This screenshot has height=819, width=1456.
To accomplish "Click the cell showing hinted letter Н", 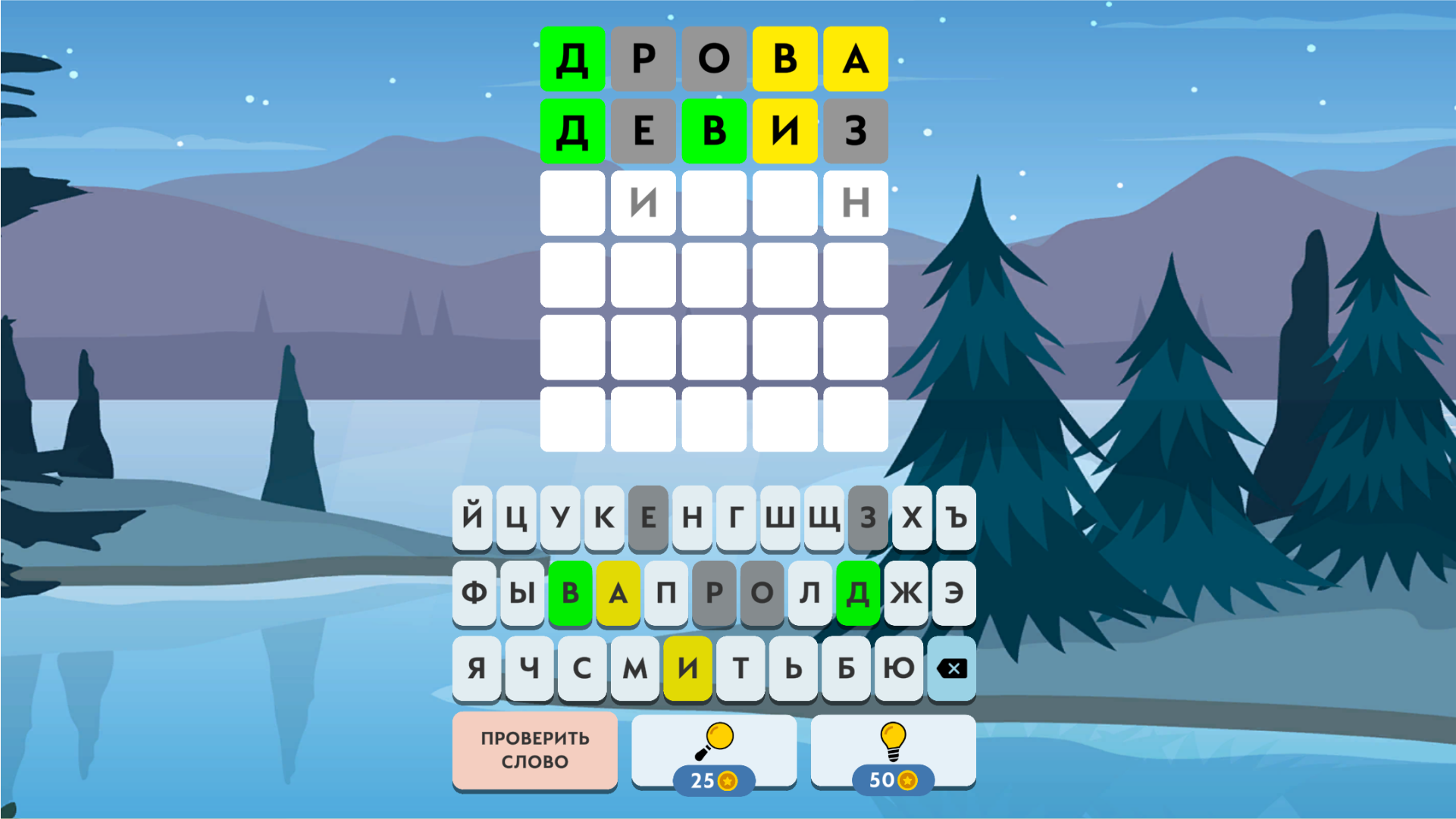I will point(855,204).
